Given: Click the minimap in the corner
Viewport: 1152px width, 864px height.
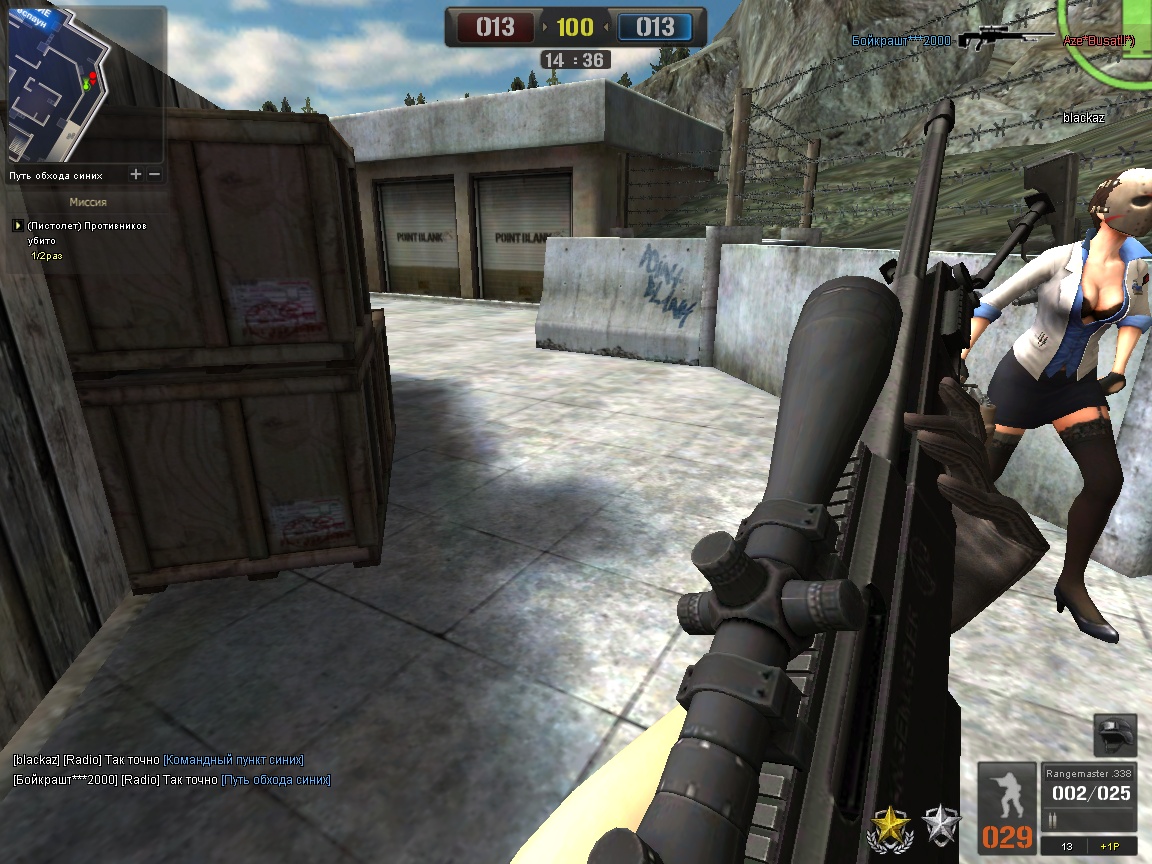Looking at the screenshot, I should coord(85,85).
